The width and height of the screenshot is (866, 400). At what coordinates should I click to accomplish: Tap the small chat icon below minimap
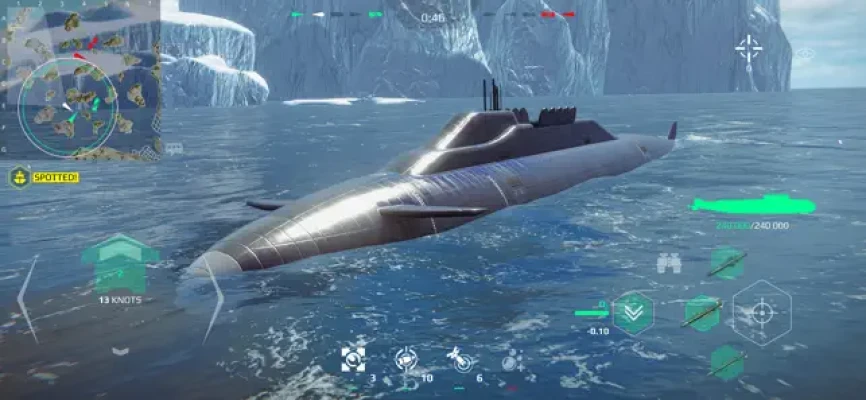coord(174,148)
